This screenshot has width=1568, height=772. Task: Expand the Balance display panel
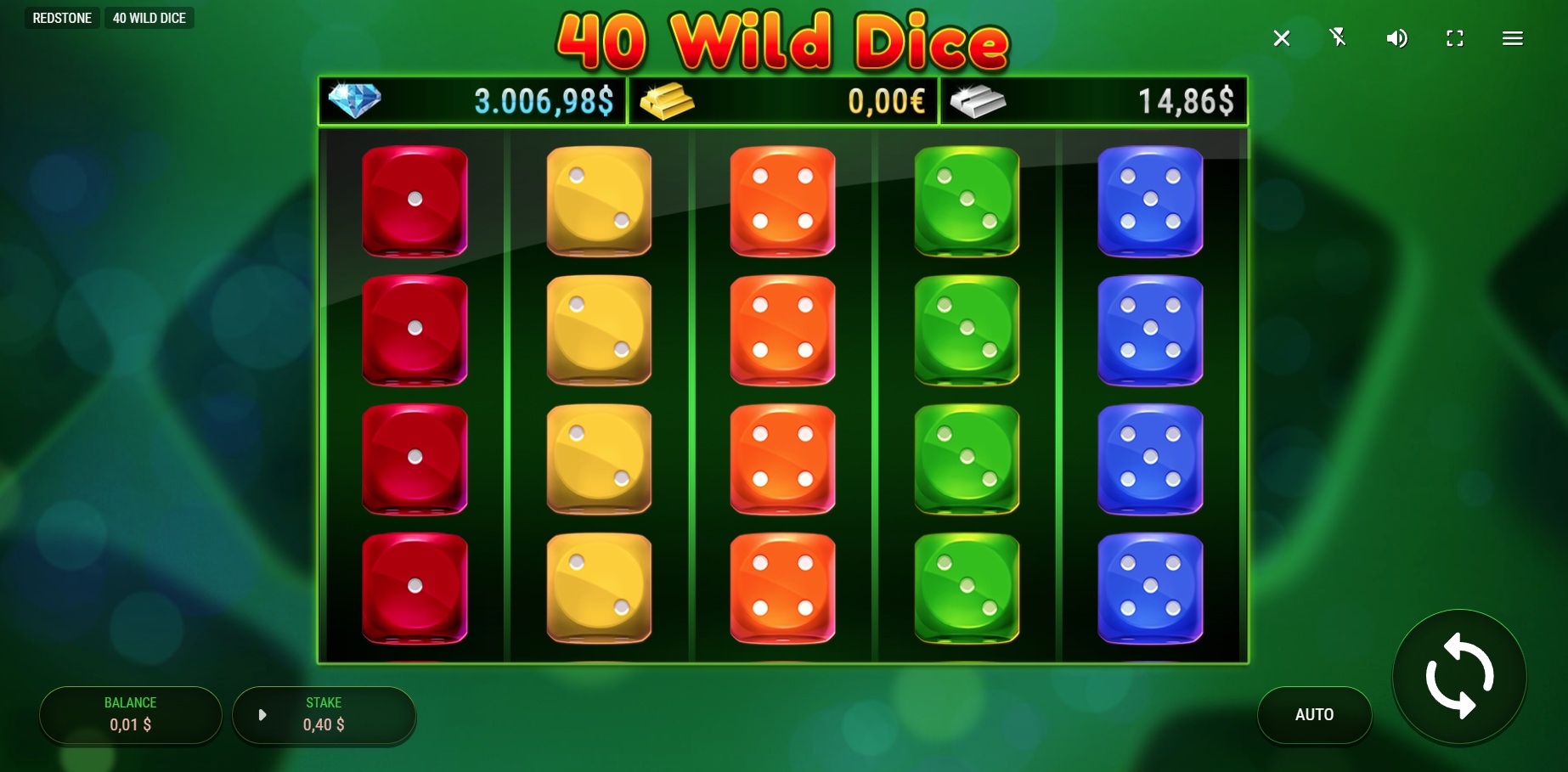130,715
